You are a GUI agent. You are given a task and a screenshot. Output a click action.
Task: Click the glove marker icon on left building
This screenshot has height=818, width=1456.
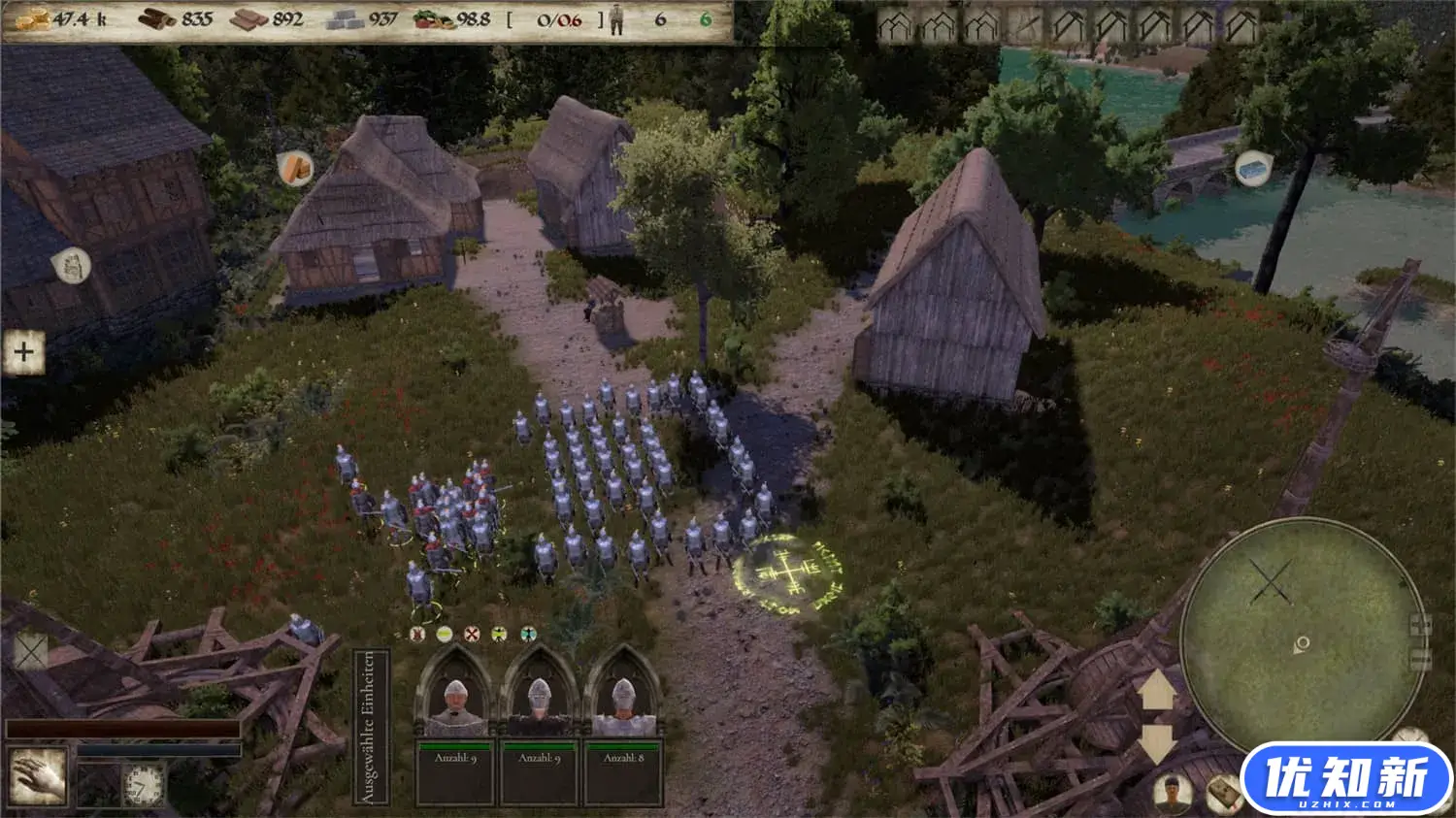click(71, 265)
